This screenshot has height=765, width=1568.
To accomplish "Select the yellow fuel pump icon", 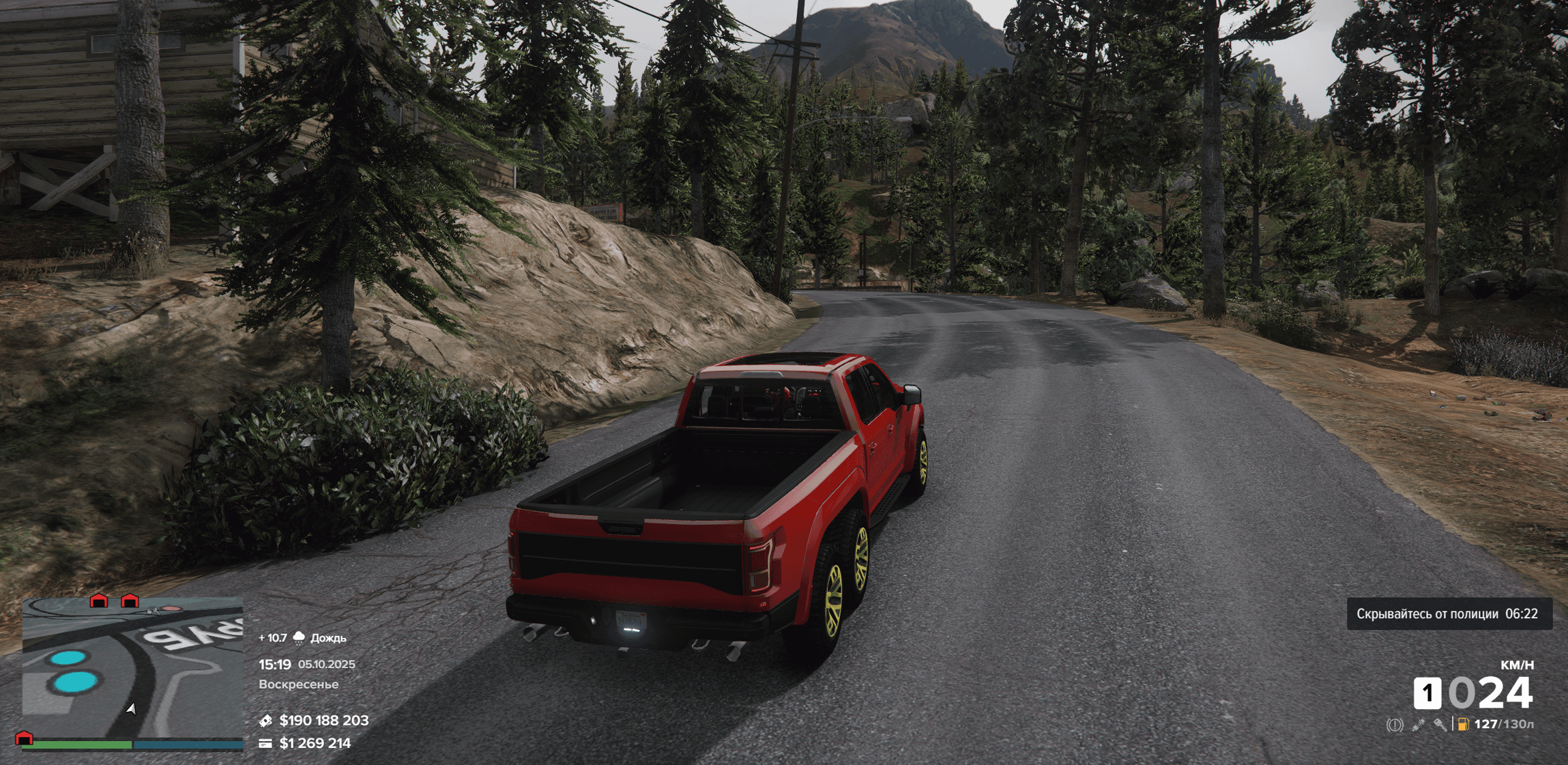I will tap(1462, 725).
